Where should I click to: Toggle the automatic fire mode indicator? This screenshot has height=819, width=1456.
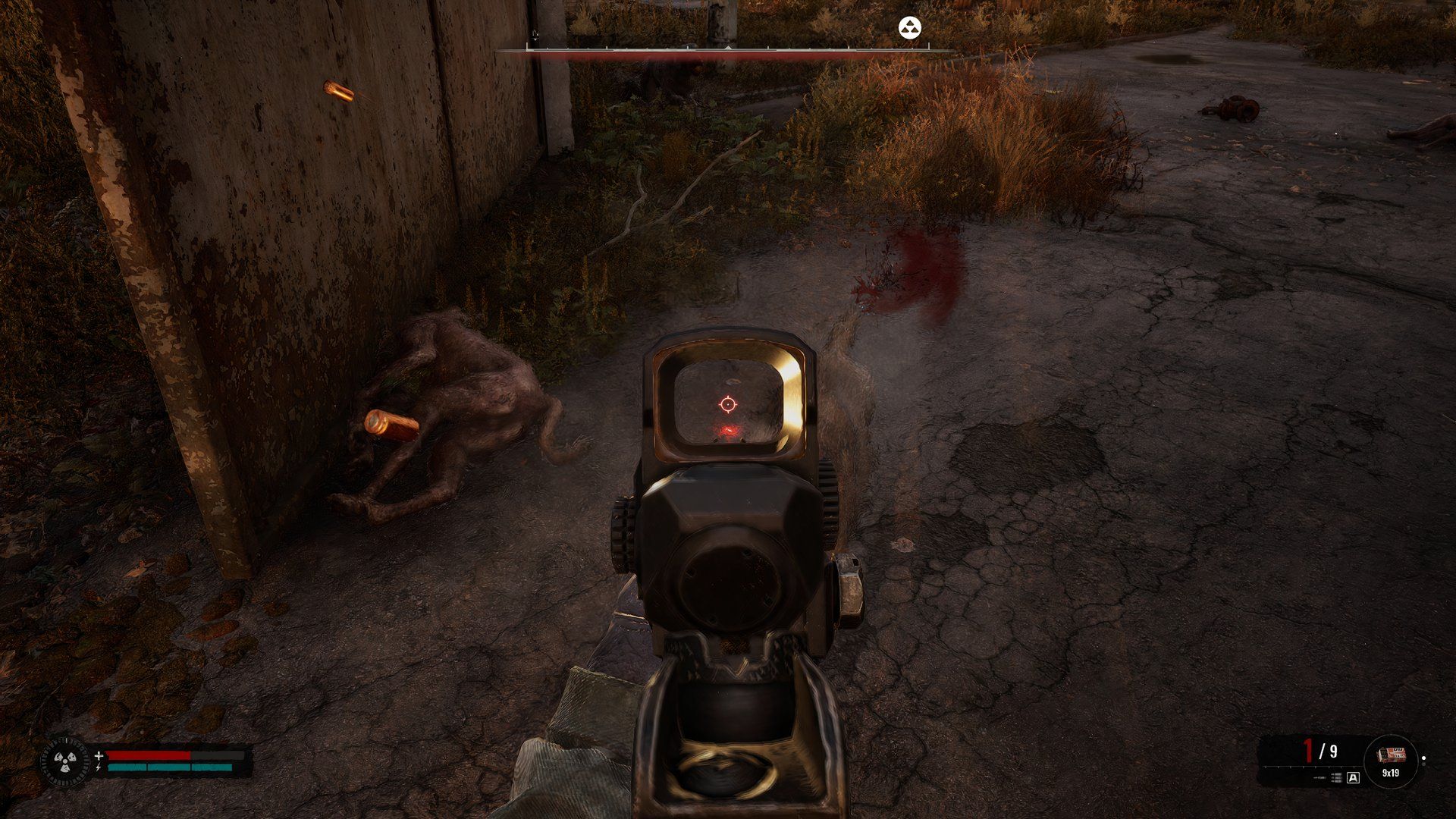[1354, 777]
